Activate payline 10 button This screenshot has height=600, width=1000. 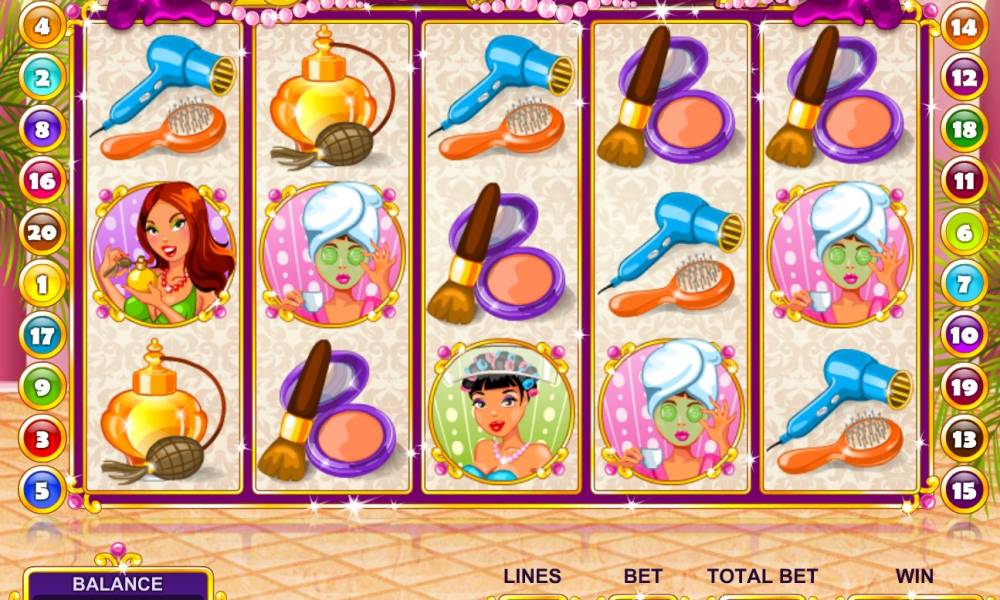tap(964, 336)
